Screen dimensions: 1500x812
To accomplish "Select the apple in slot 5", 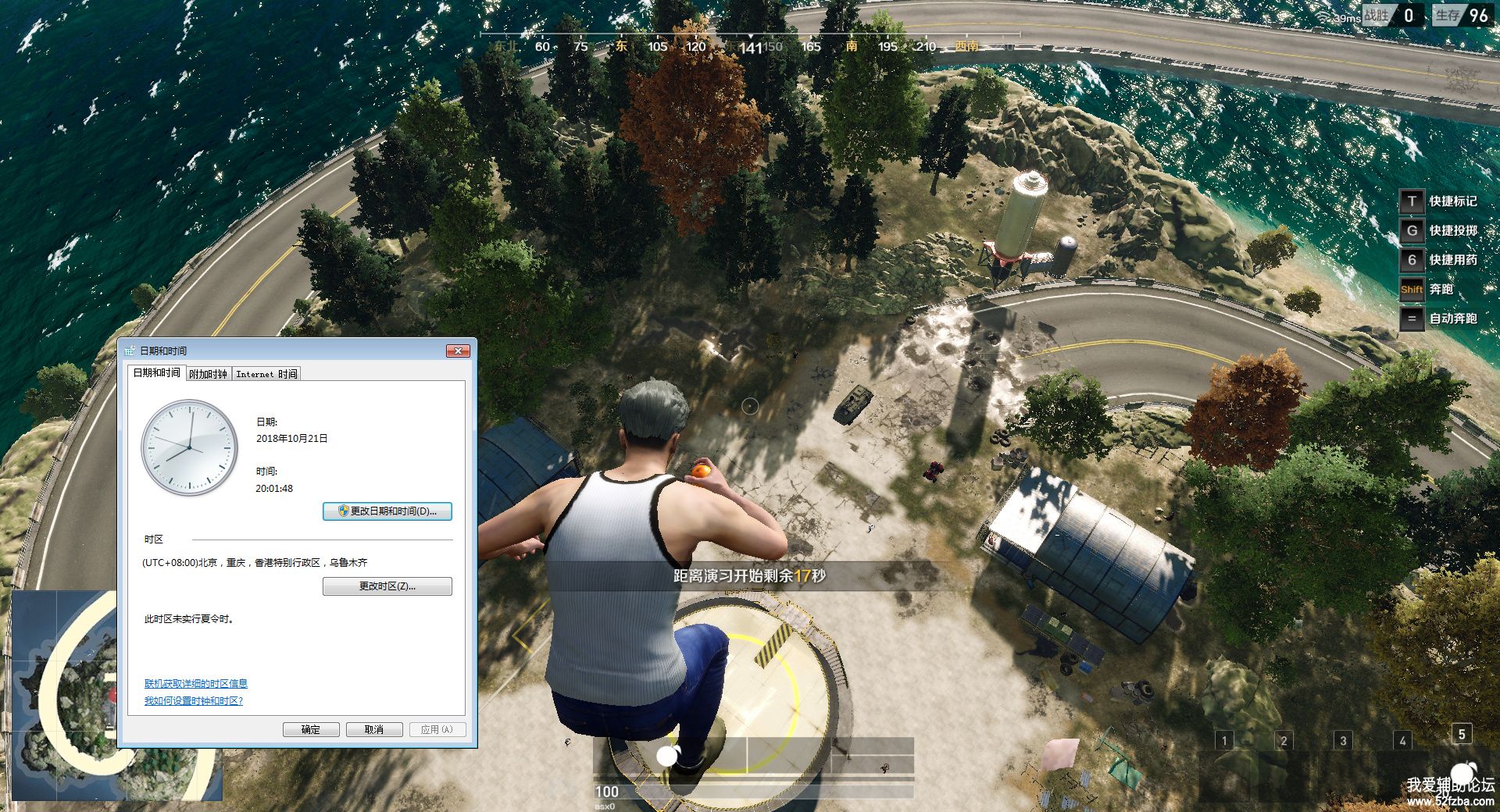I will click(1461, 773).
